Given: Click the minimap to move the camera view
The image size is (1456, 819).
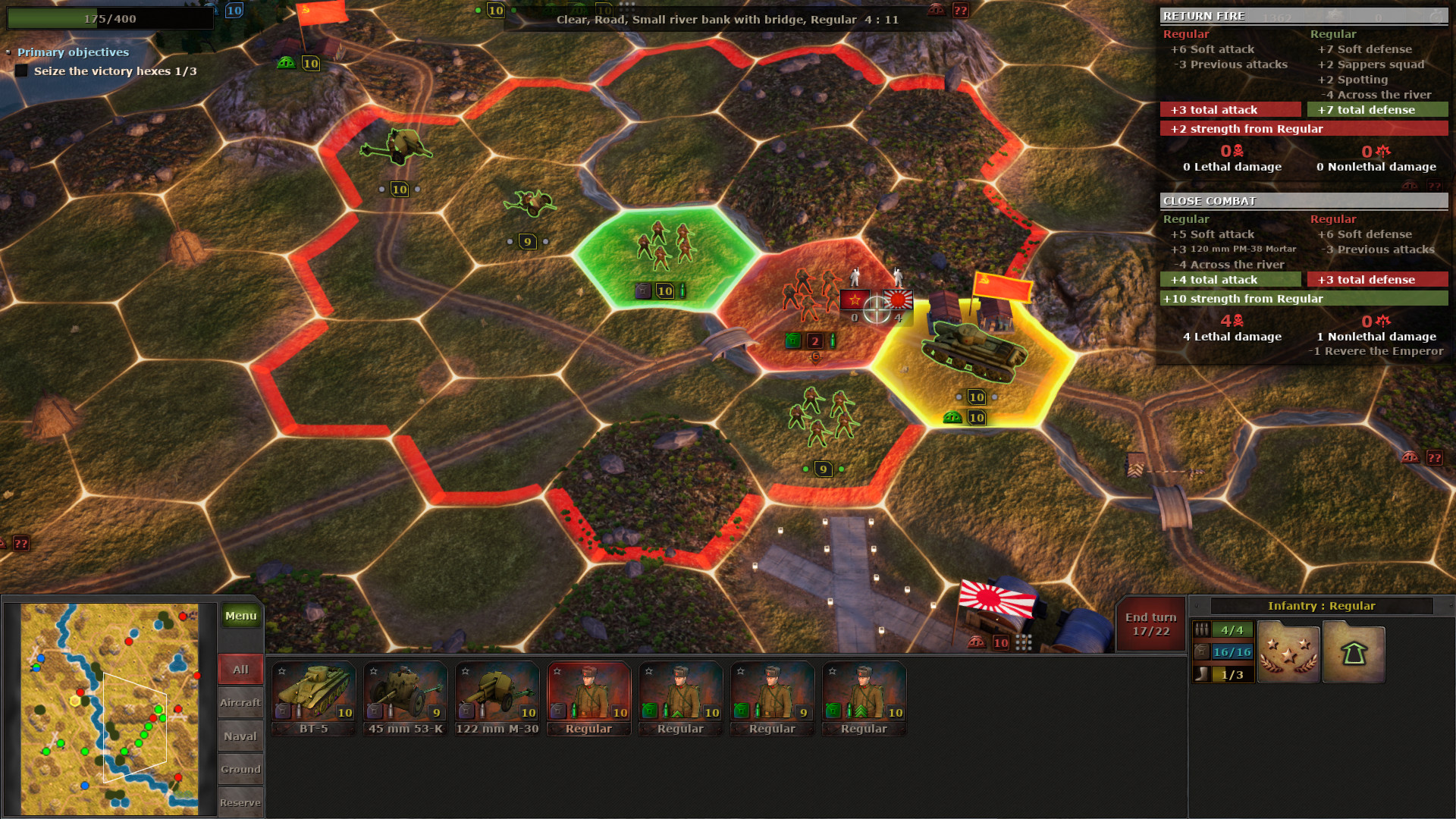Looking at the screenshot, I should pyautogui.click(x=110, y=705).
